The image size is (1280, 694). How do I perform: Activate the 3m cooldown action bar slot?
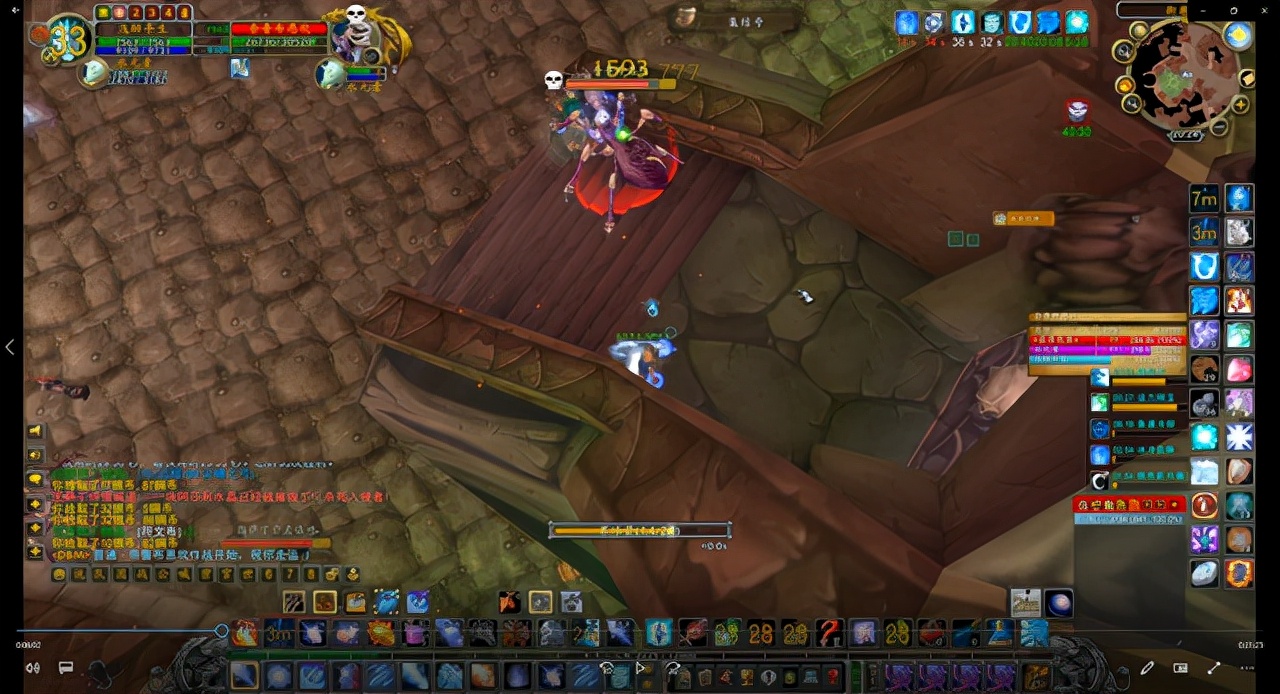click(x=278, y=633)
